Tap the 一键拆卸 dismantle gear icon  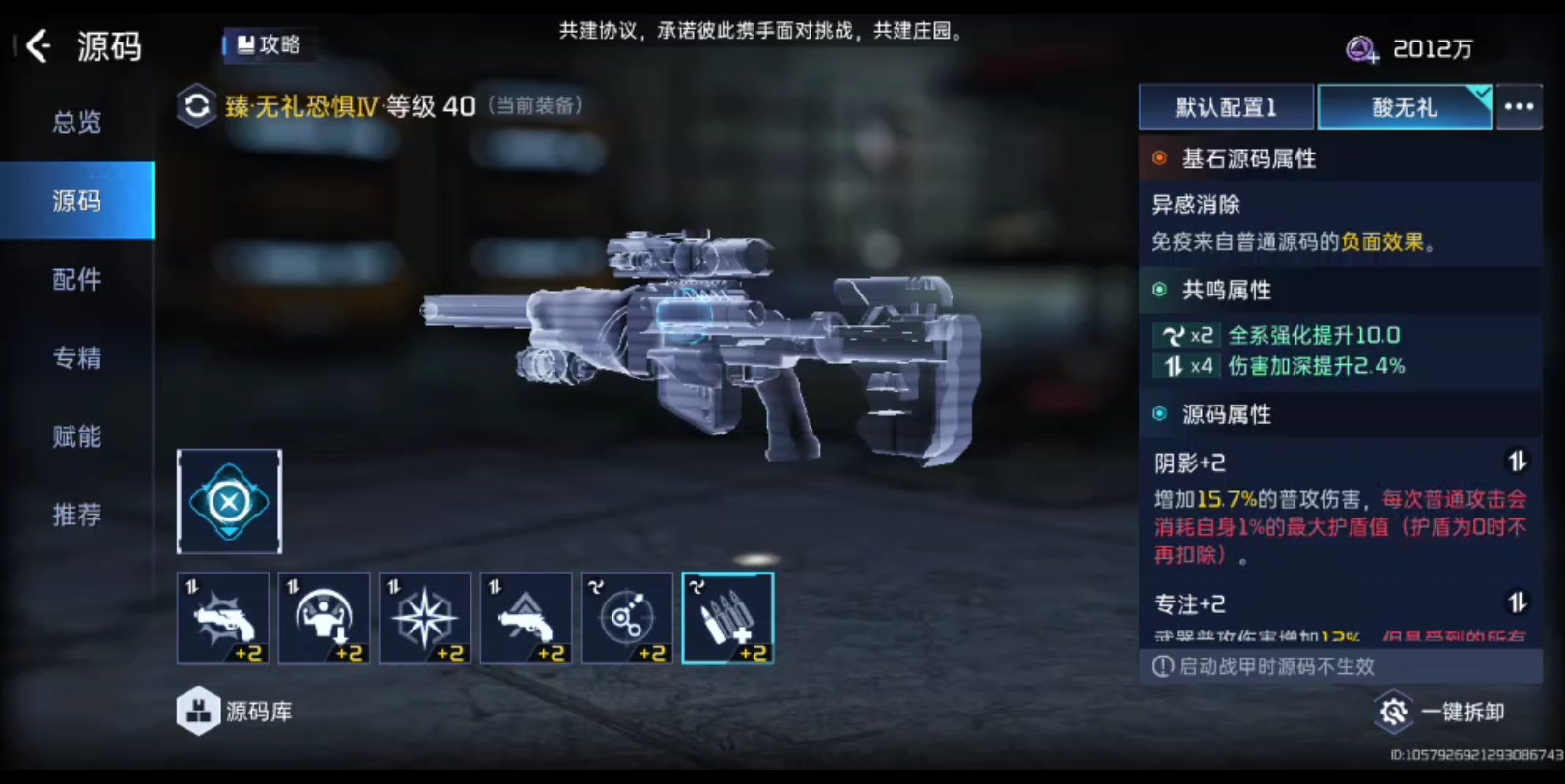tap(1394, 712)
